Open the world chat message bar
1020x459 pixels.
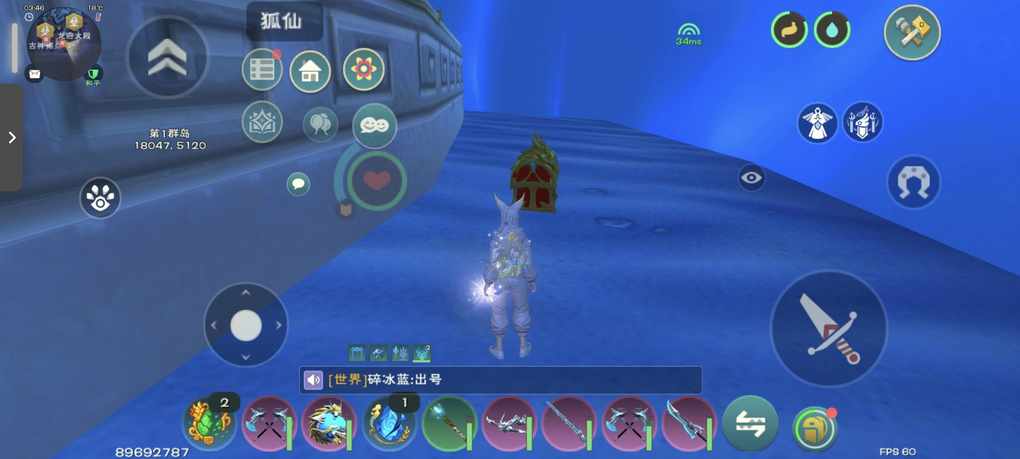pyautogui.click(x=500, y=380)
